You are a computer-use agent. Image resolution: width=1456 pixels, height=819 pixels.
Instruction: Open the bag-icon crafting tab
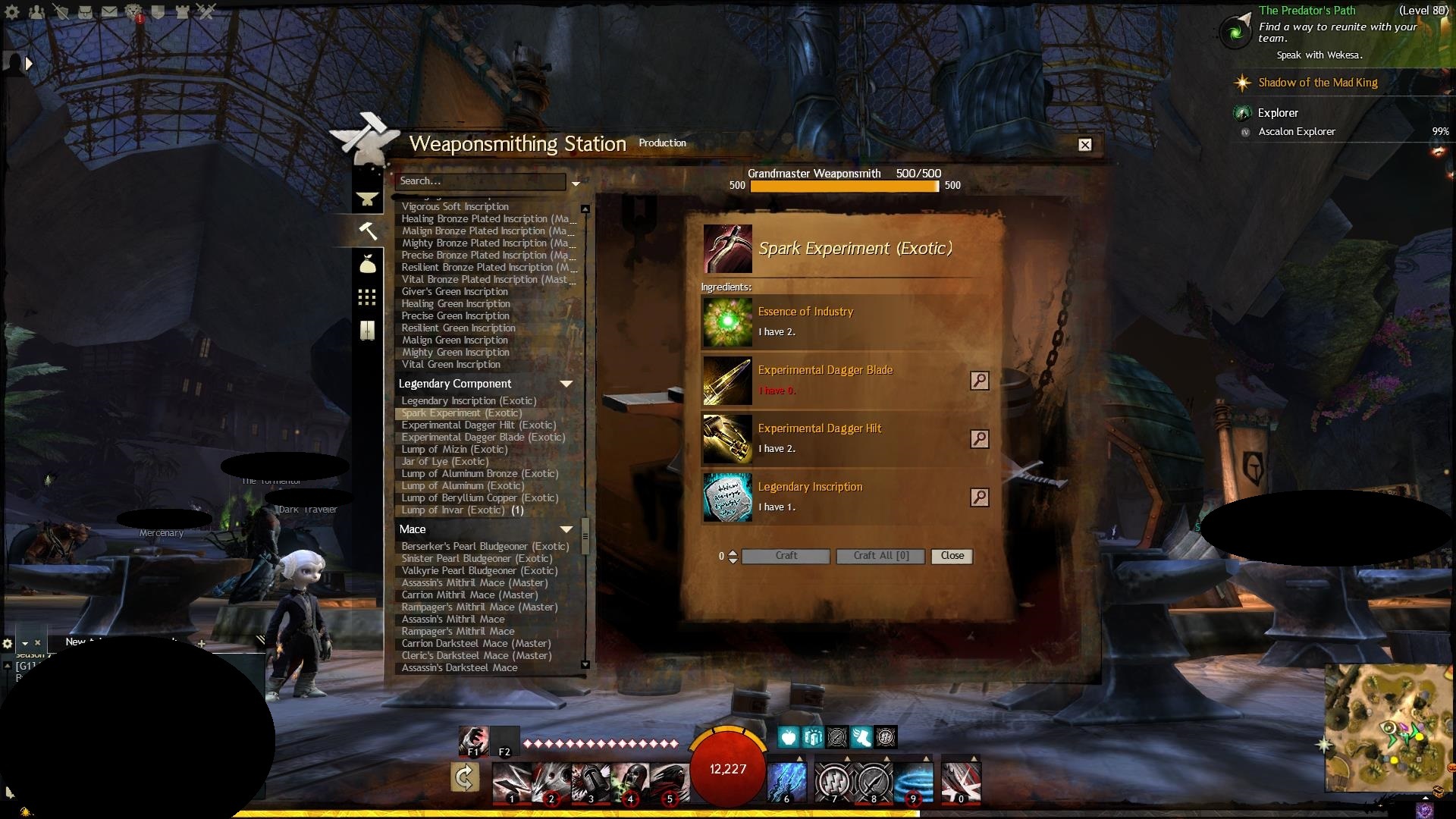368,263
